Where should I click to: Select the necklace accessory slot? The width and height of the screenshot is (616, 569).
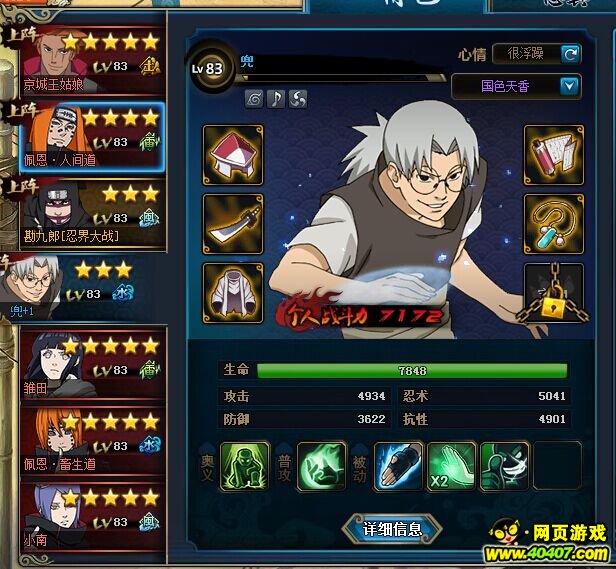coord(554,223)
